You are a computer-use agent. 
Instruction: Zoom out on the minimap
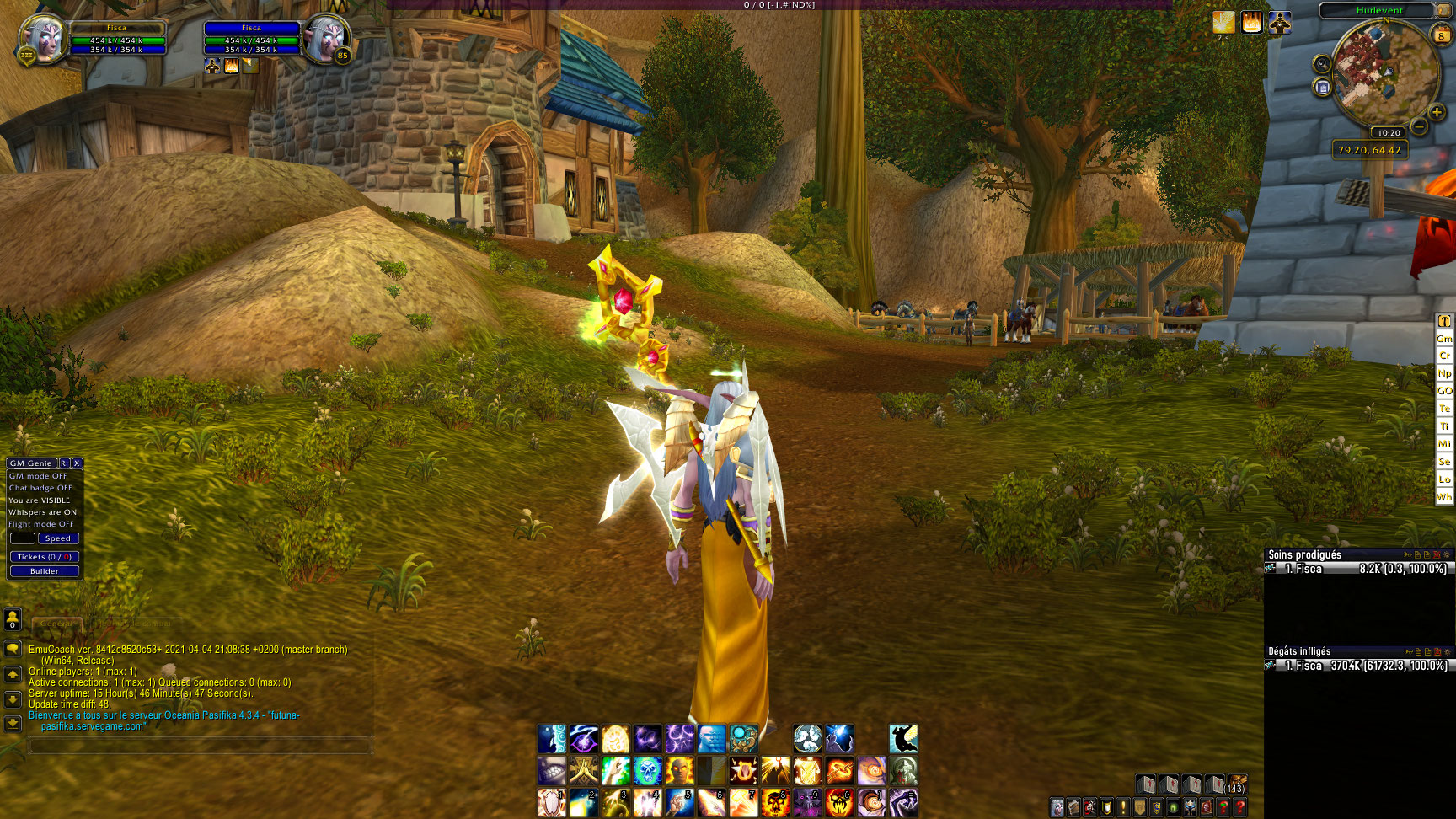pos(1419,126)
